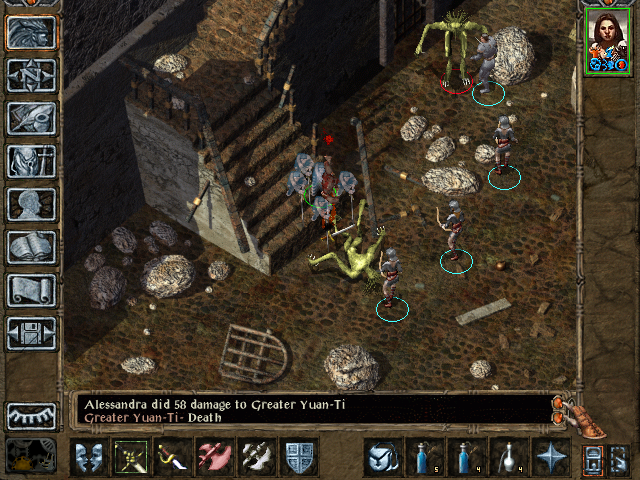Viewport: 640px width, 480px height.
Task: Open the priest scroll button
Action: point(31,290)
